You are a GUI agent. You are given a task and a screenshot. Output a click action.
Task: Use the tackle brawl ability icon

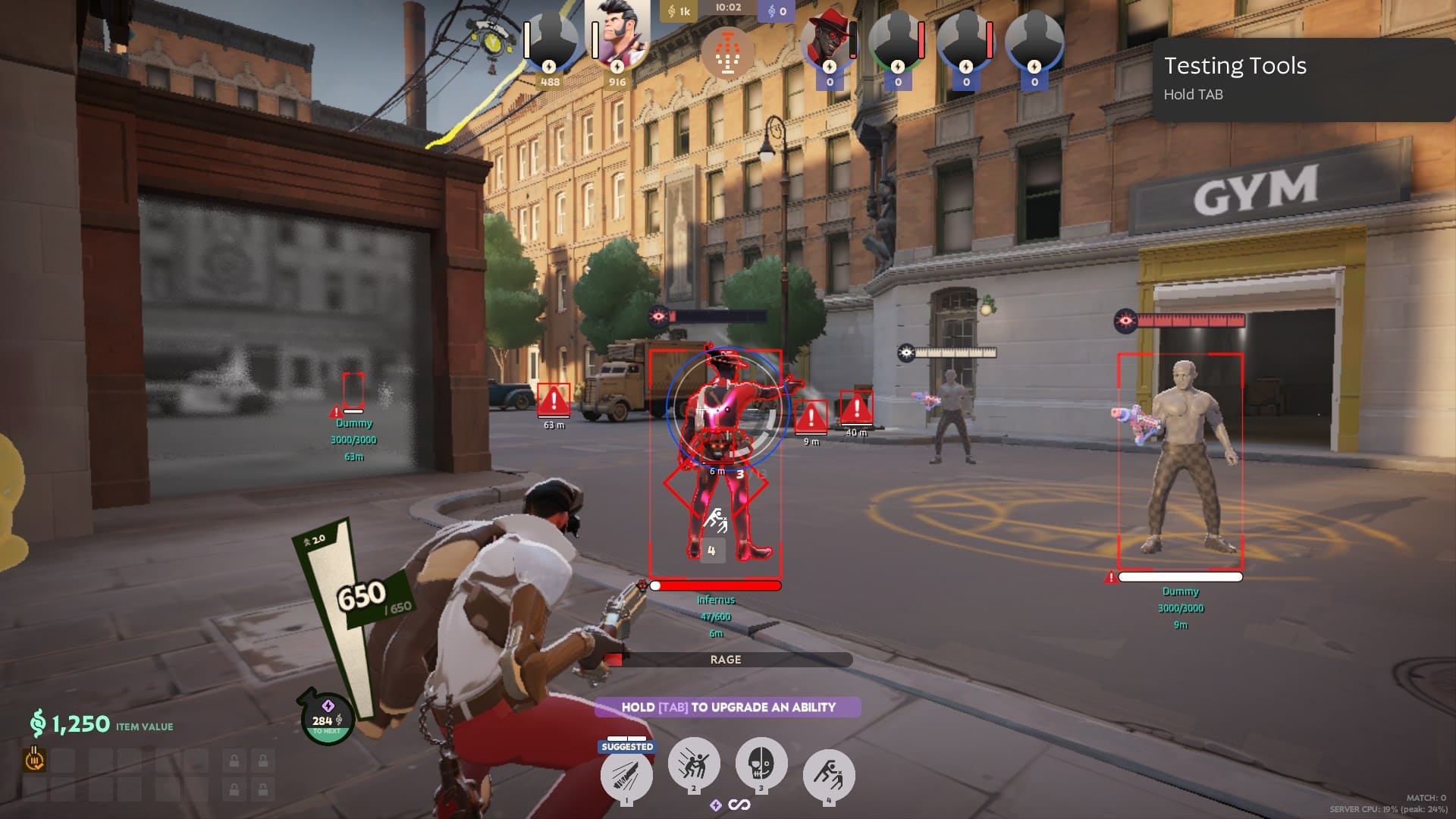pyautogui.click(x=693, y=764)
